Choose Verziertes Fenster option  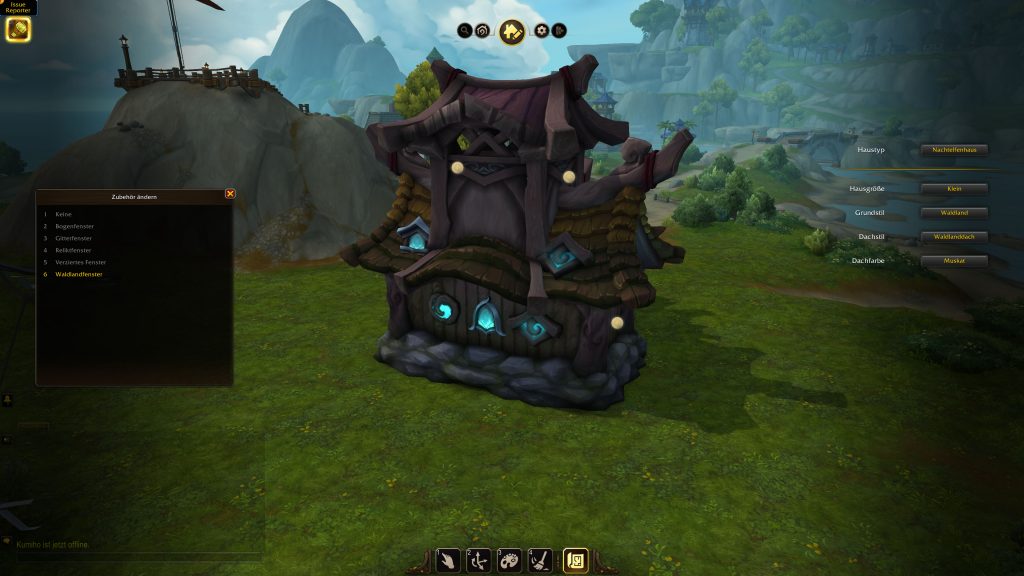click(x=82, y=262)
